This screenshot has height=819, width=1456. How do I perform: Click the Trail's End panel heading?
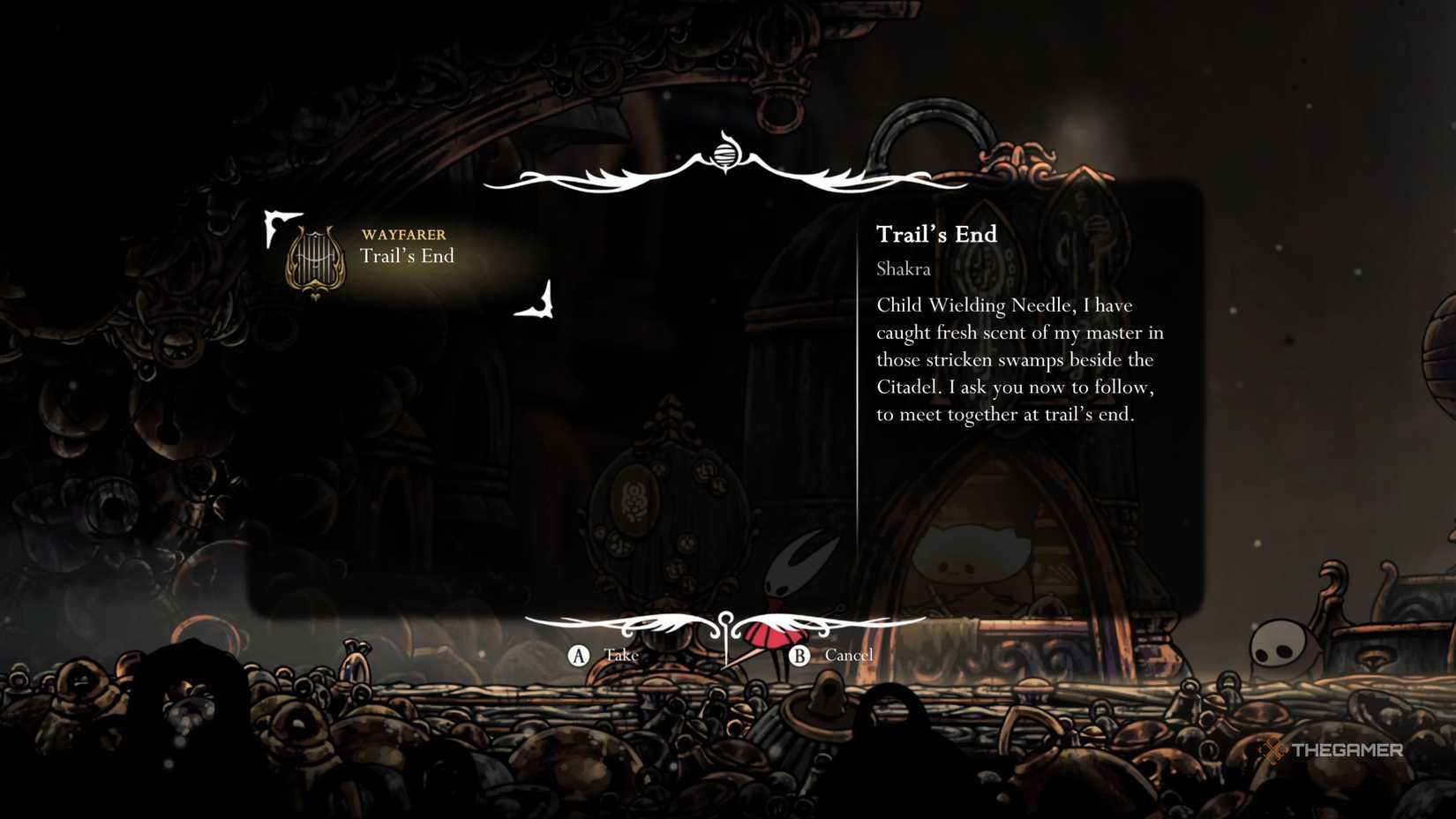pos(935,235)
